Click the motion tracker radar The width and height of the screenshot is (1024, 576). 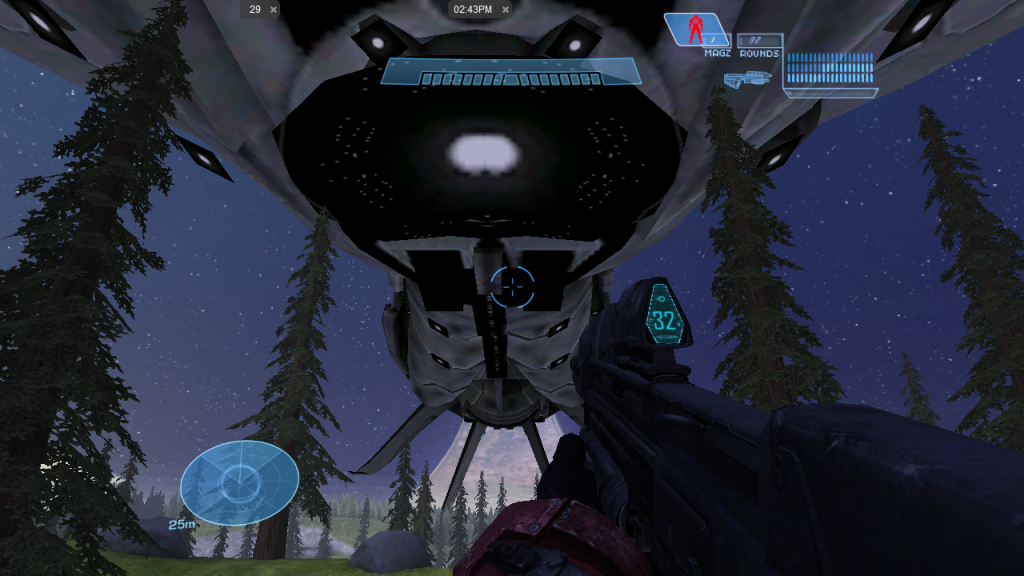coord(239,483)
